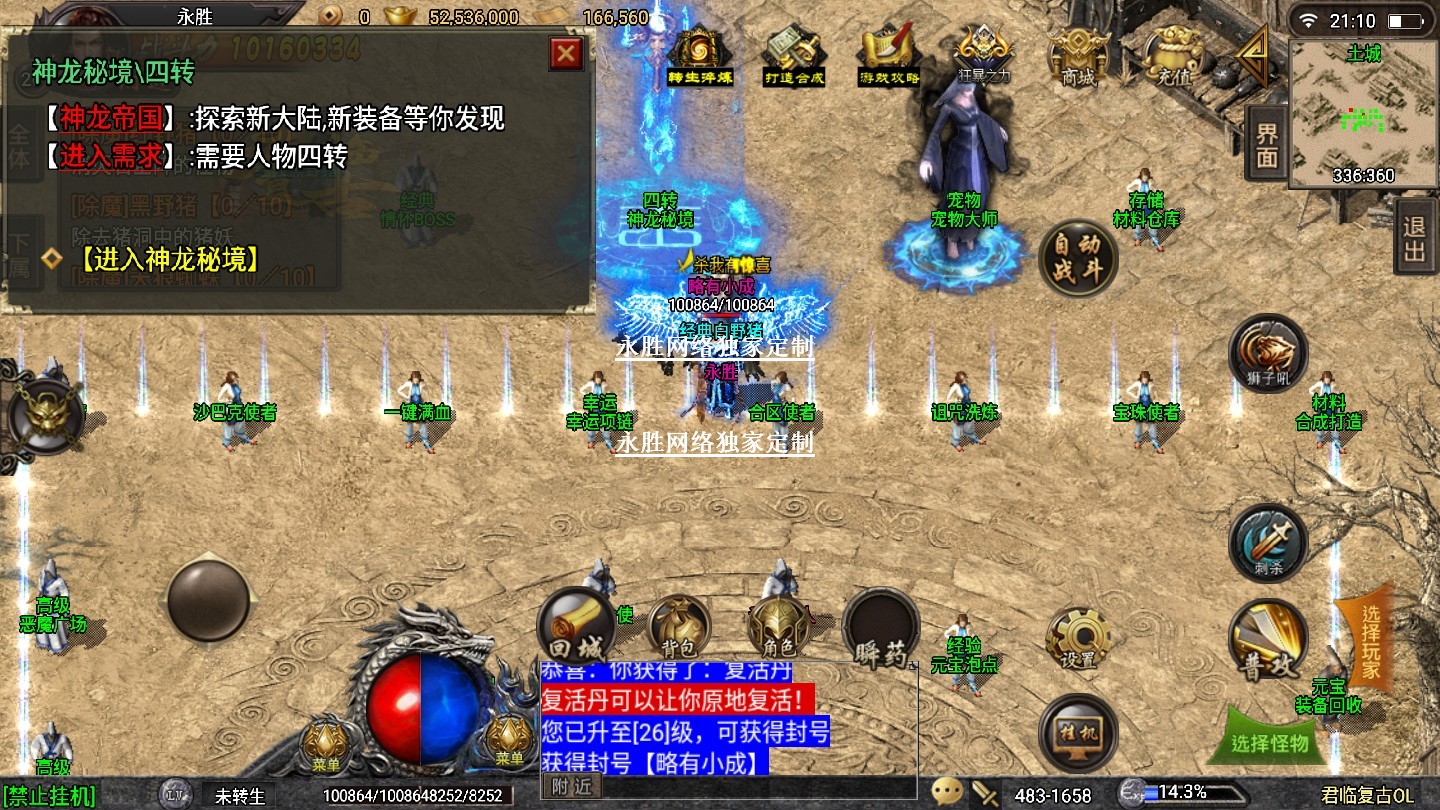Open the 背包 bag

679,627
